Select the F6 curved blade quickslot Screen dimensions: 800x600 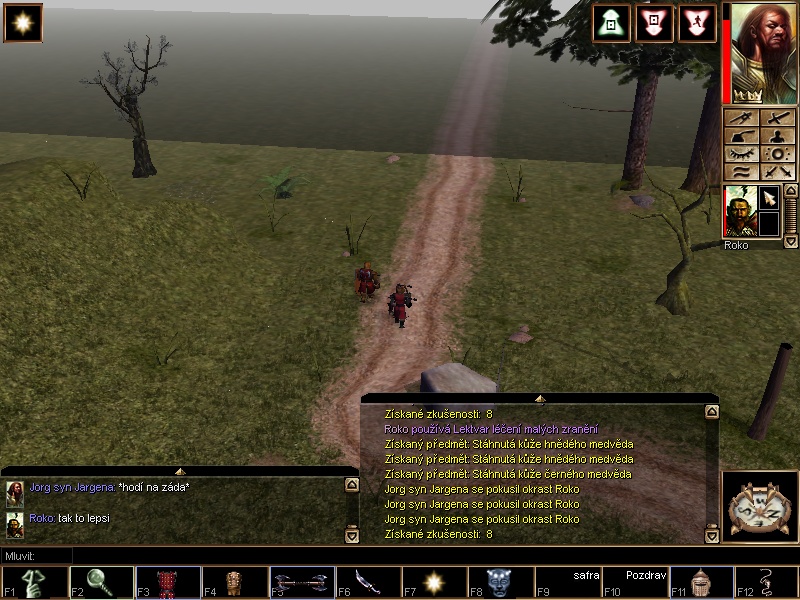click(366, 583)
